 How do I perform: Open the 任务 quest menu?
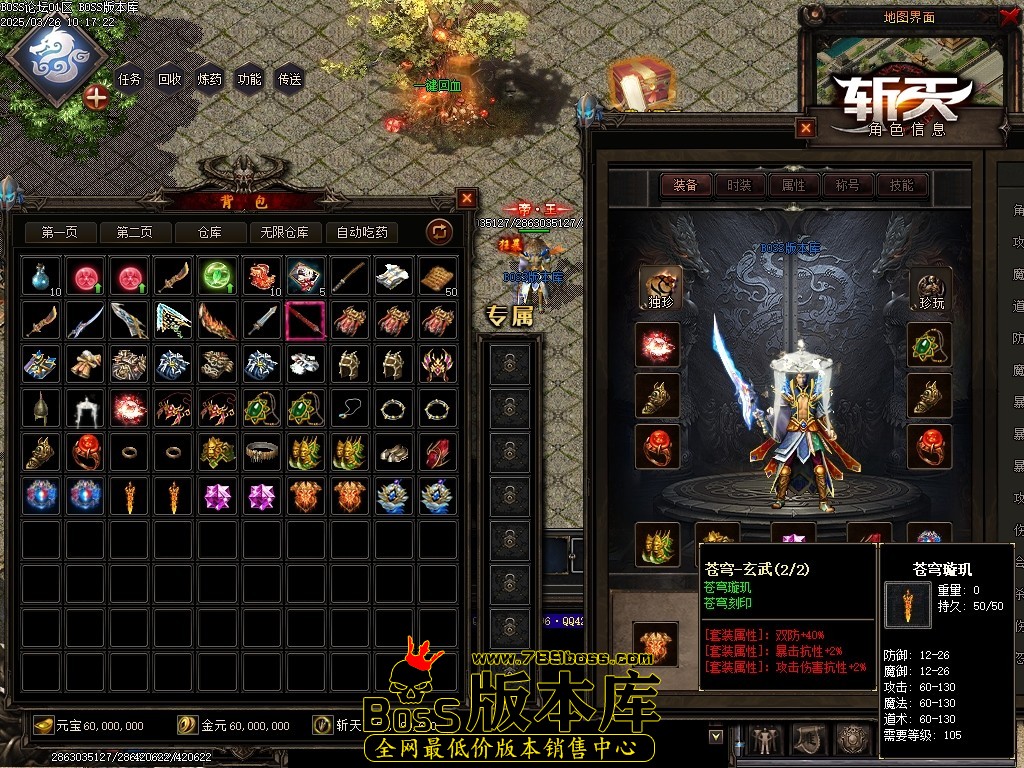click(x=130, y=79)
